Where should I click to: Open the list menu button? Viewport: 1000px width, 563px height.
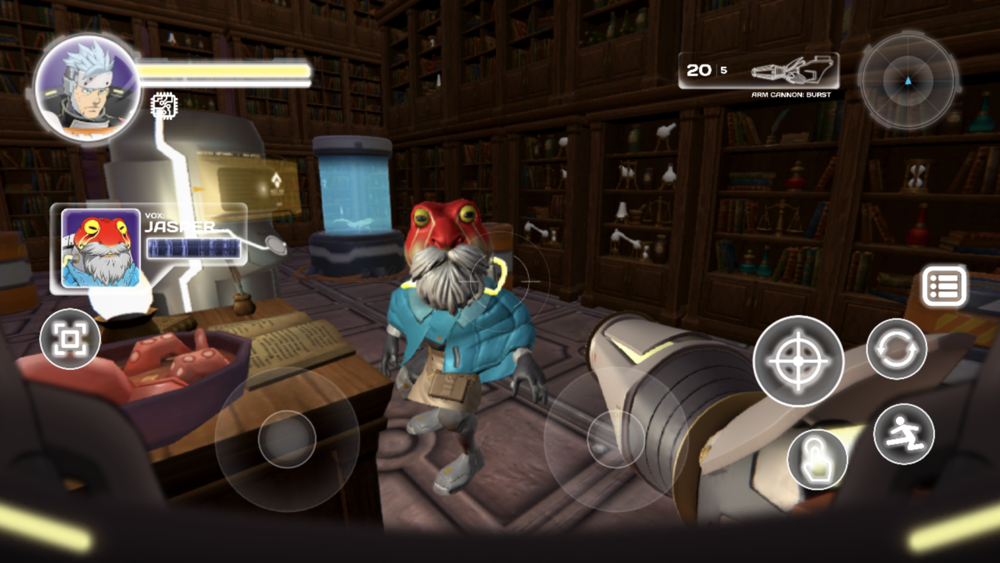944,288
